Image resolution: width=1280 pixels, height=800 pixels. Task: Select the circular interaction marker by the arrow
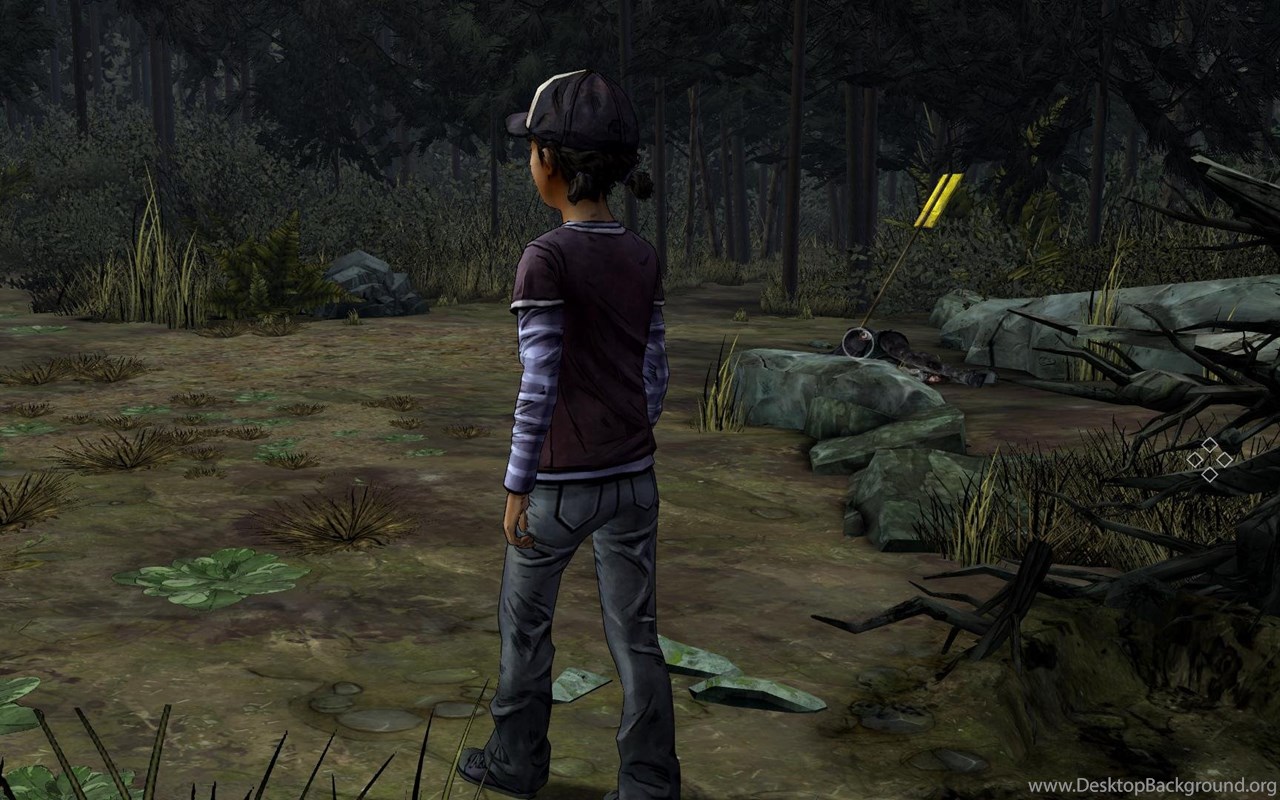coord(857,344)
